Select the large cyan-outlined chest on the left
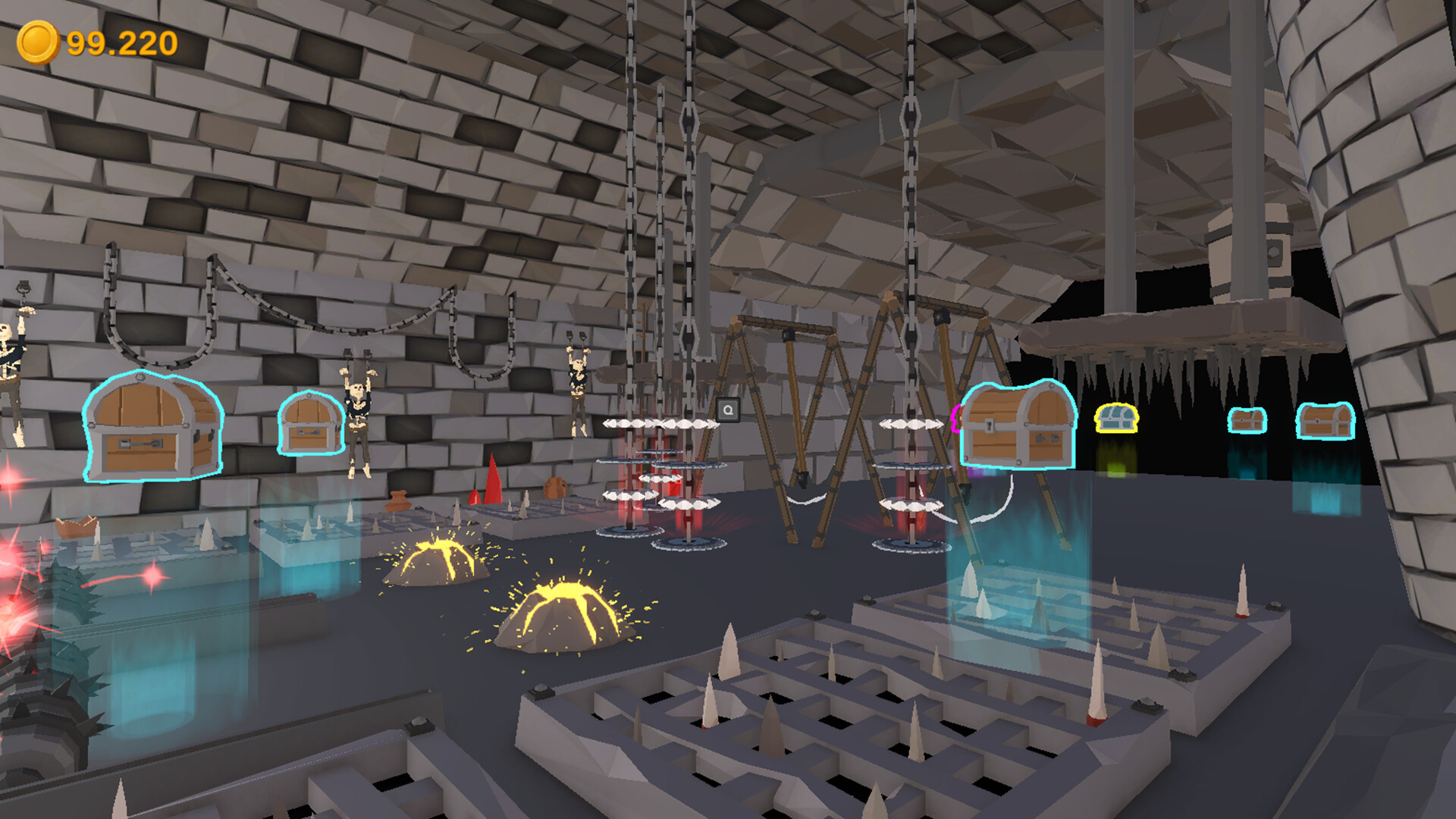Viewport: 1456px width, 819px height. coord(148,426)
